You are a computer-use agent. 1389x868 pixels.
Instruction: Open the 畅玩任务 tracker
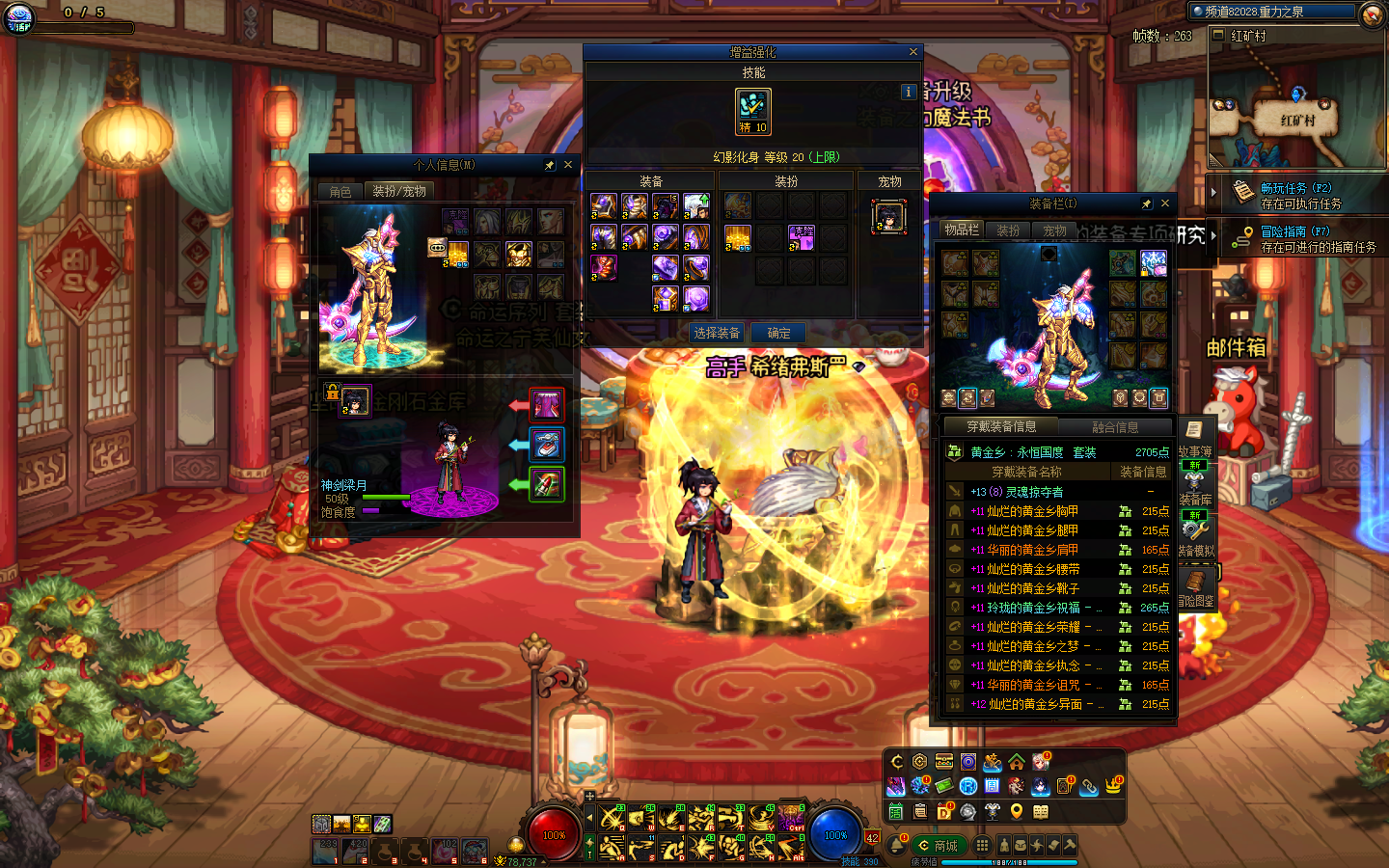[1299, 195]
